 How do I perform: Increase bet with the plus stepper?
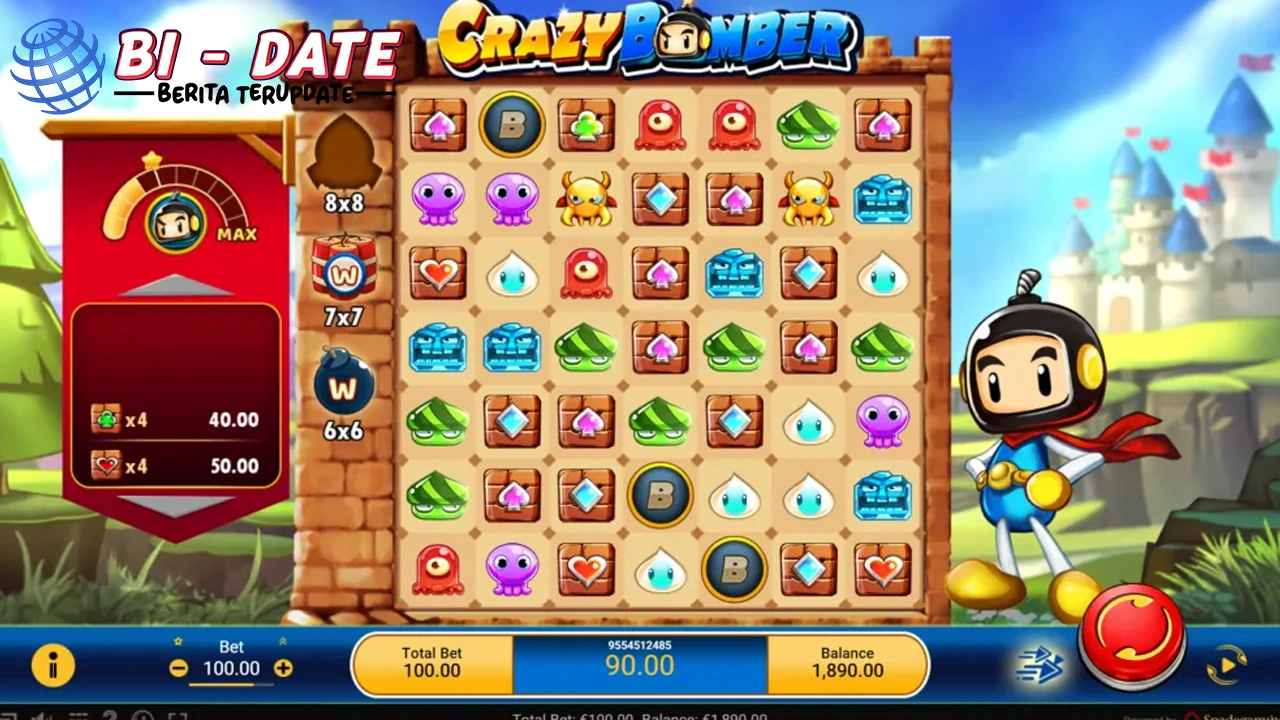click(x=283, y=668)
